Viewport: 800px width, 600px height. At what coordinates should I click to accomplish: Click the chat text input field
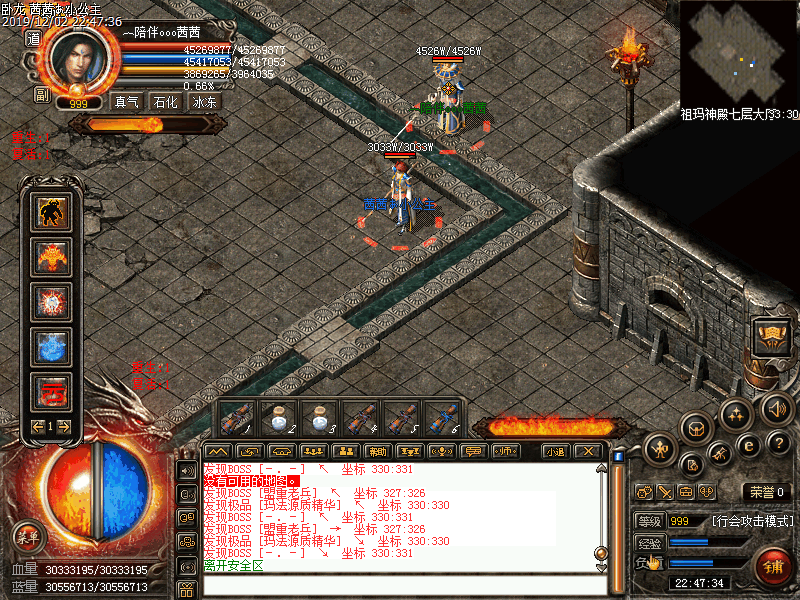400,585
